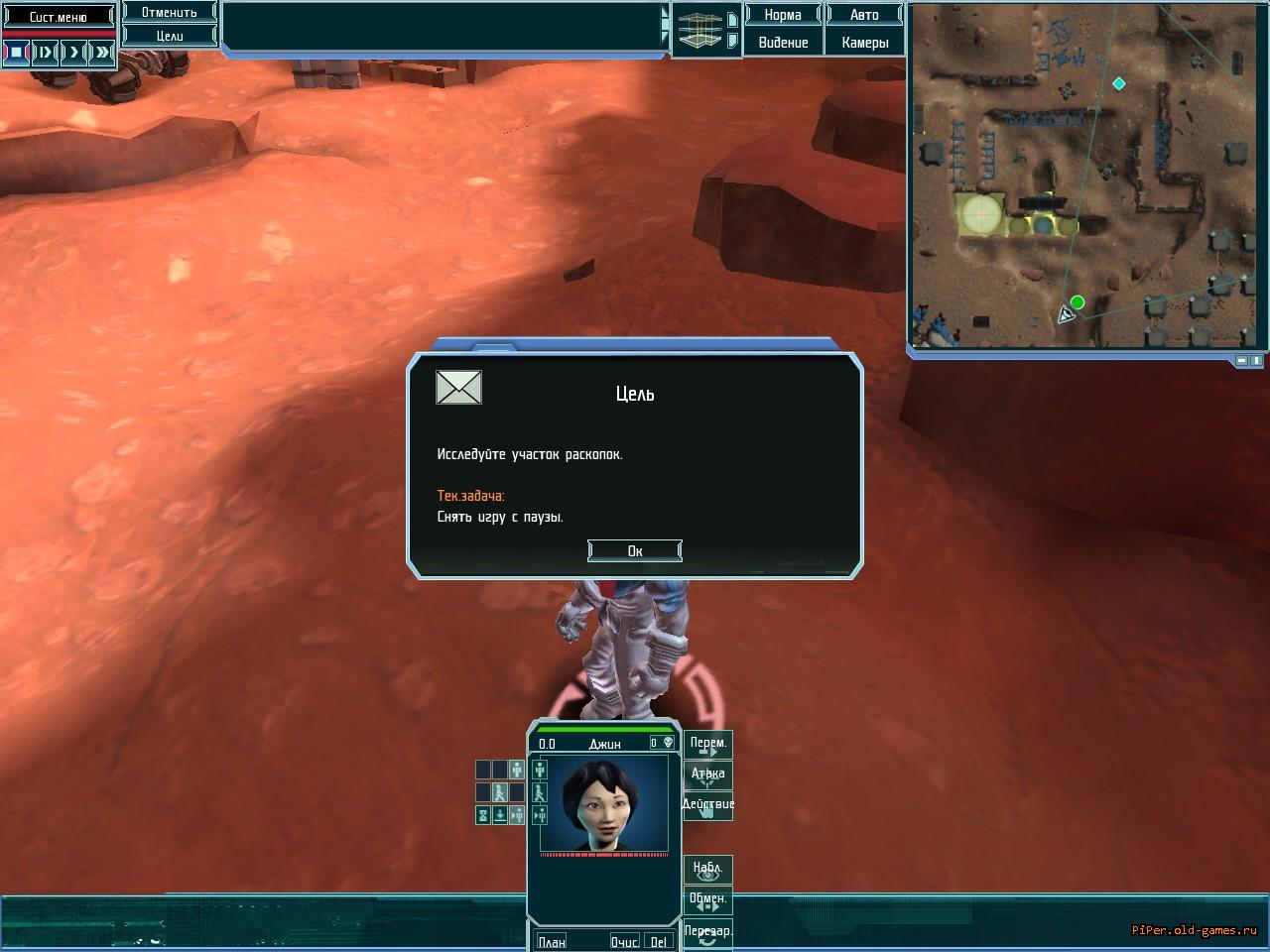Select the Обмен. exchange command
This screenshot has height=952, width=1270.
[707, 900]
